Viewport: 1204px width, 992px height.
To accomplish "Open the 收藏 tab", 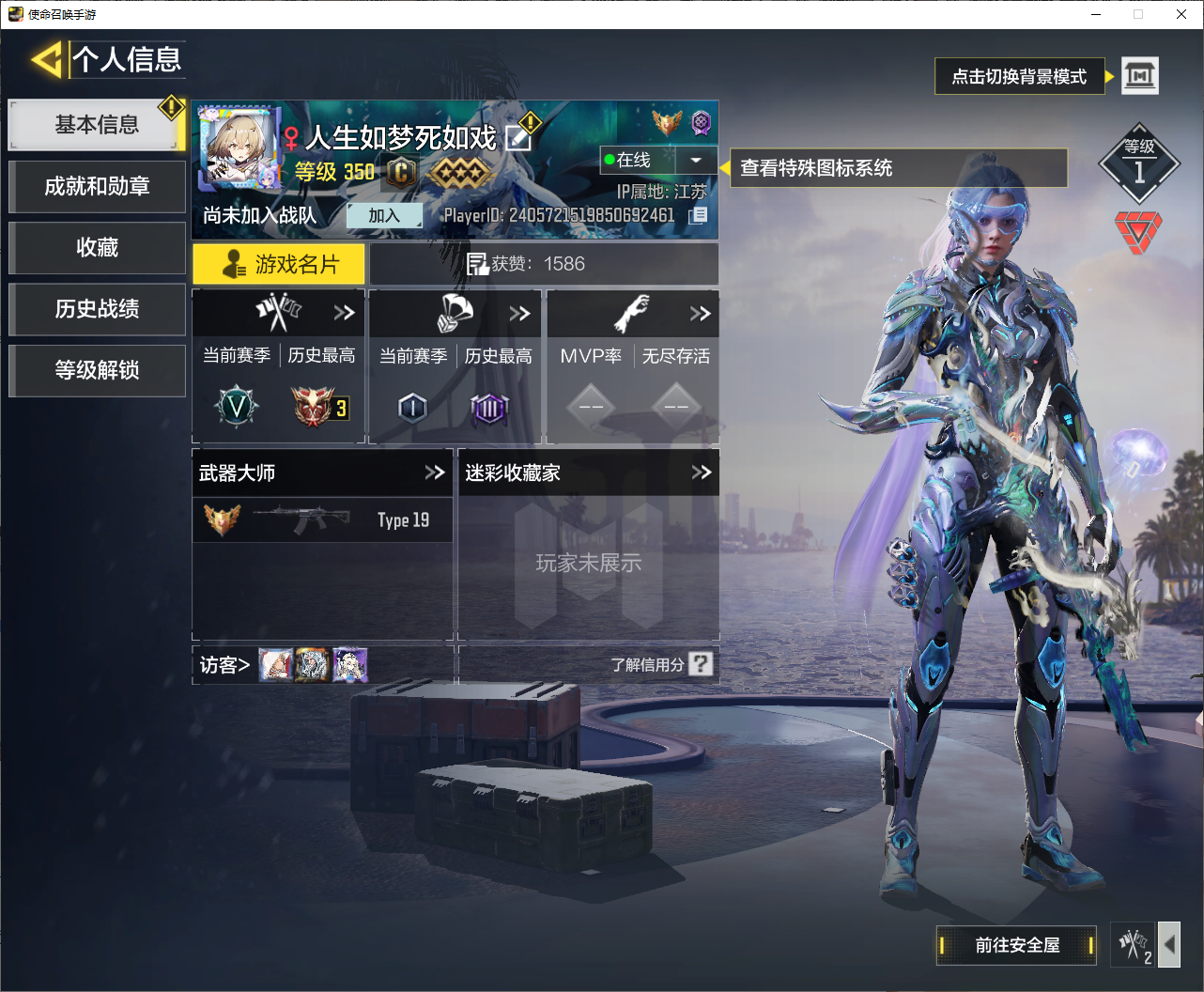I will click(97, 248).
